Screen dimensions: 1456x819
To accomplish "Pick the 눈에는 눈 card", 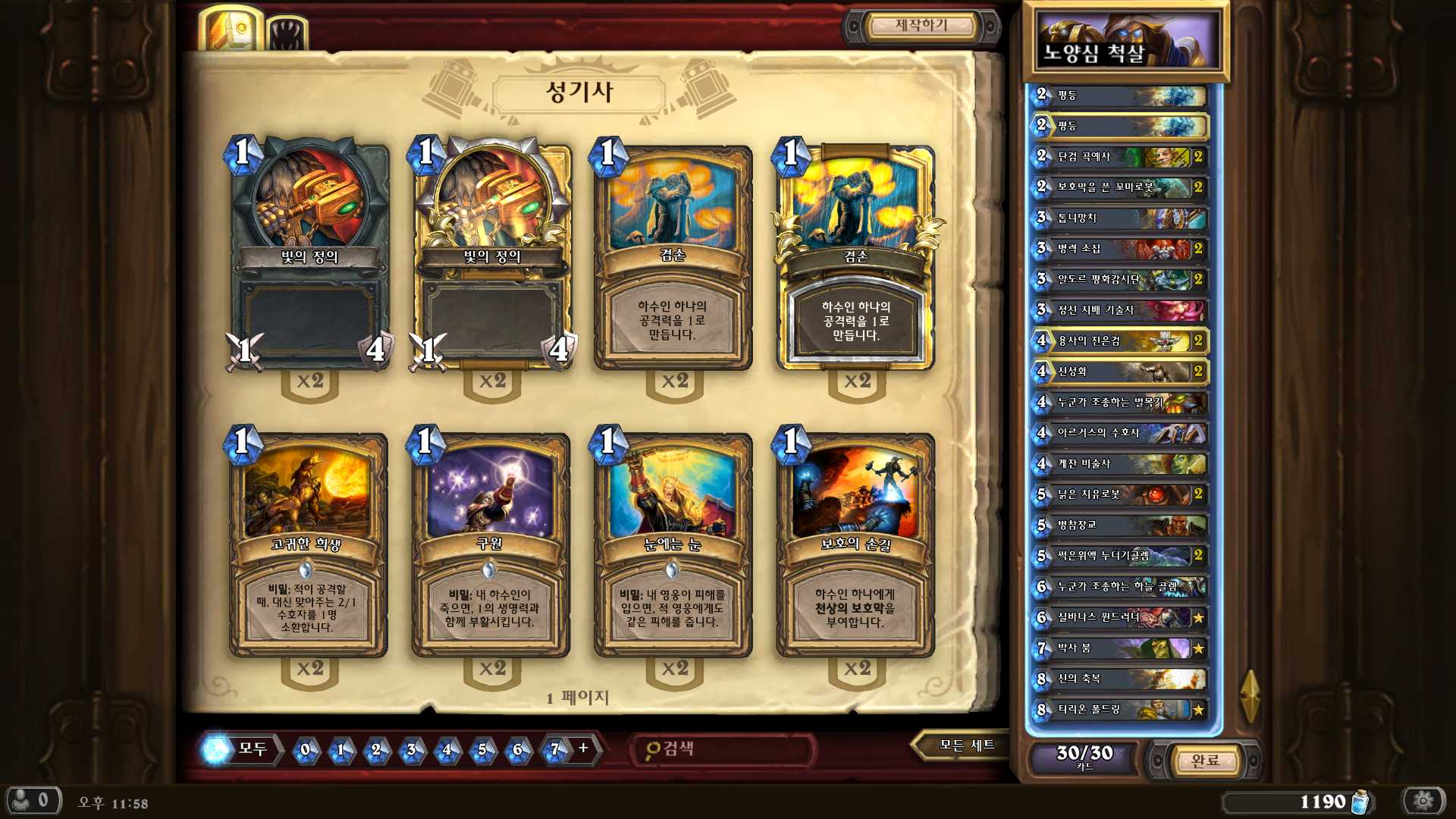I will pos(673,544).
